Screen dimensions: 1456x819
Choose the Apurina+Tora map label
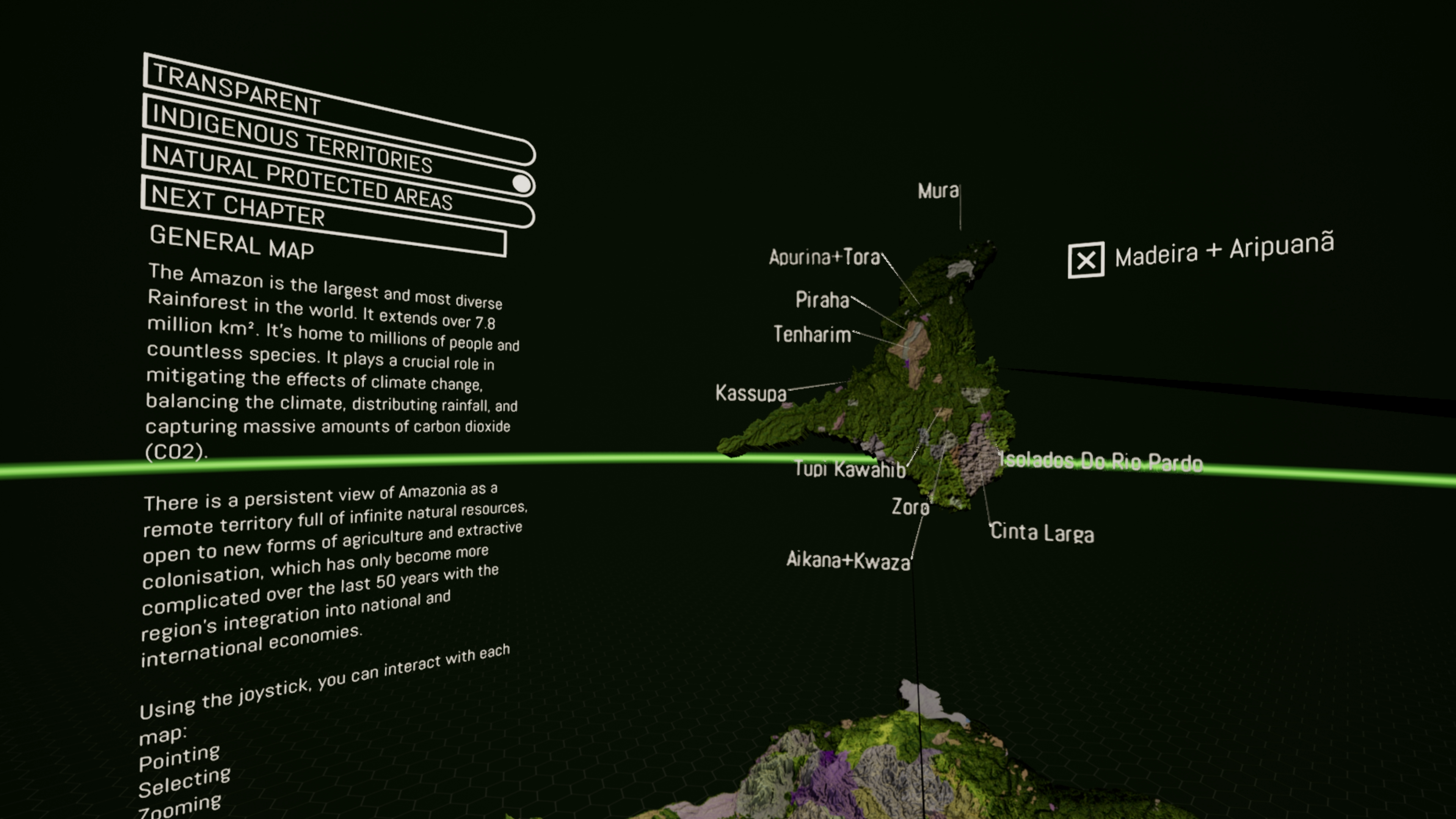pos(824,257)
